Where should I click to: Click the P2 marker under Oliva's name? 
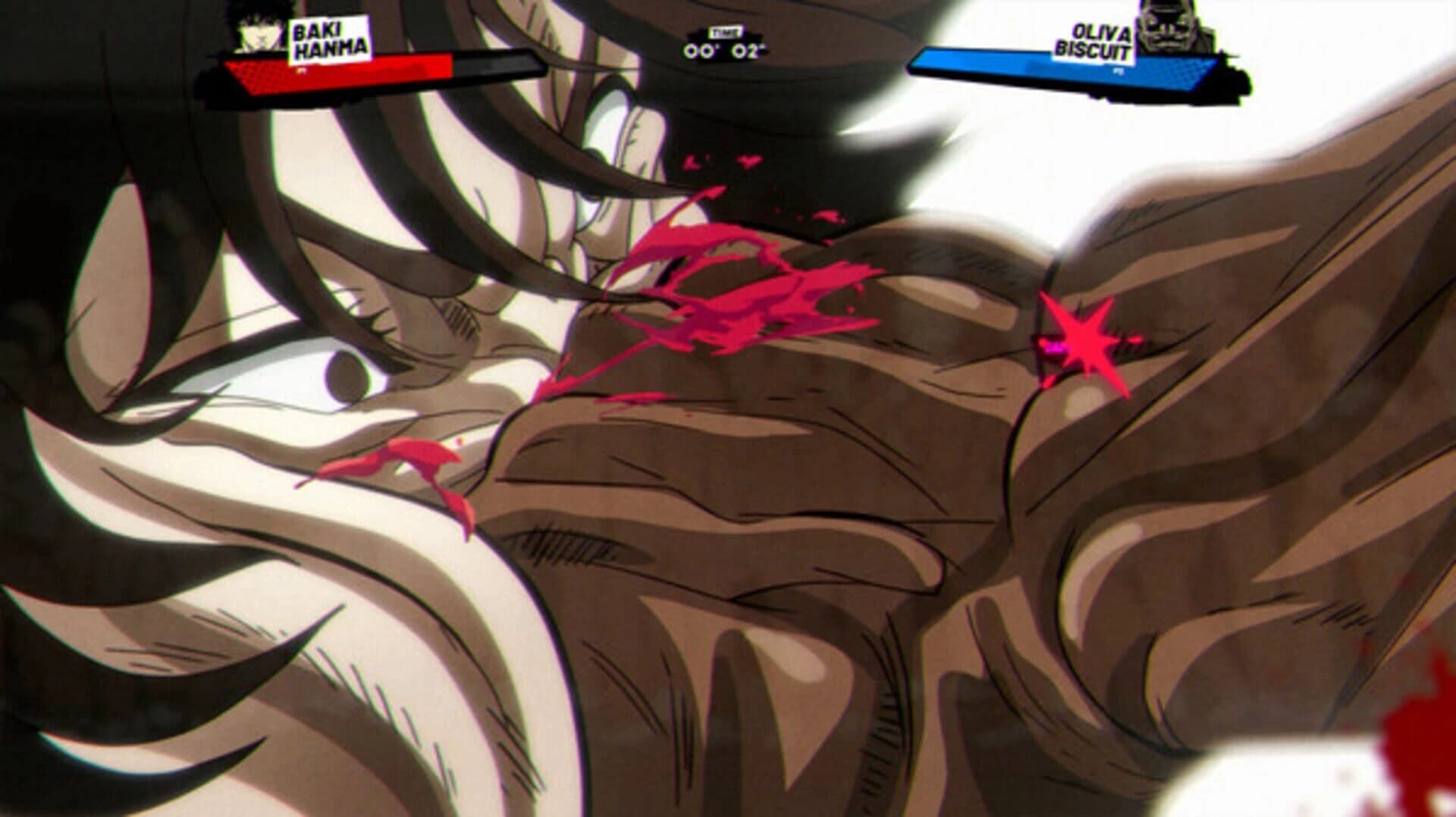(1119, 72)
